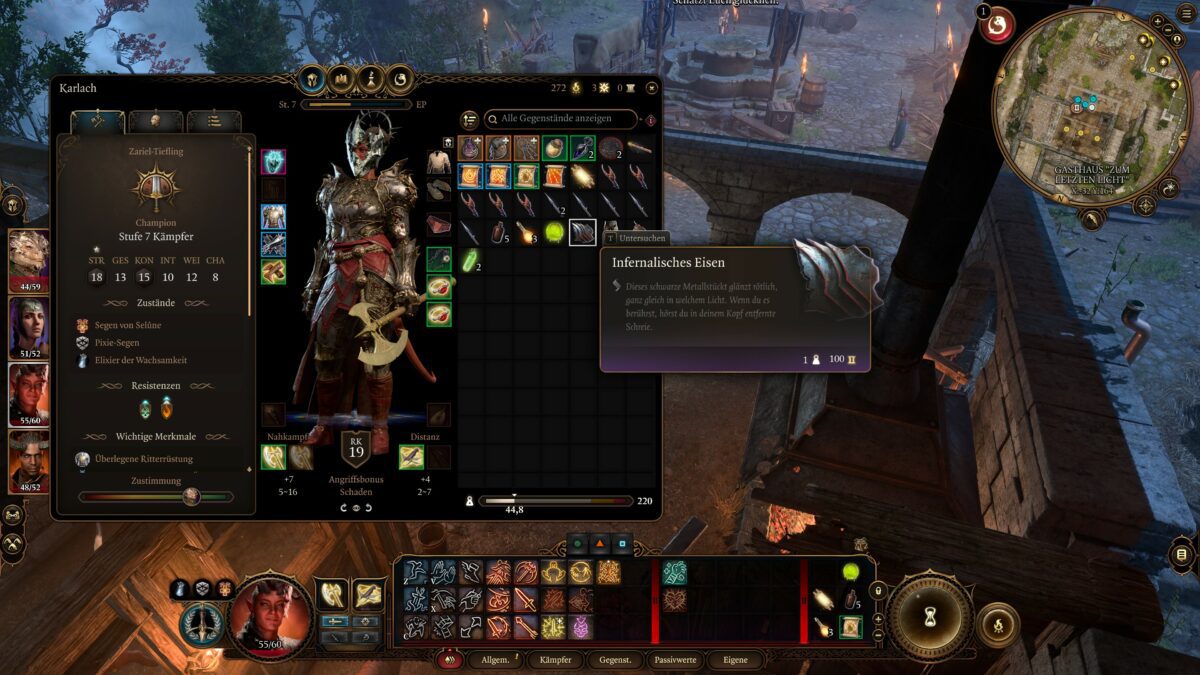Open the campfire rest button
The image size is (1200, 675).
click(x=997, y=625)
